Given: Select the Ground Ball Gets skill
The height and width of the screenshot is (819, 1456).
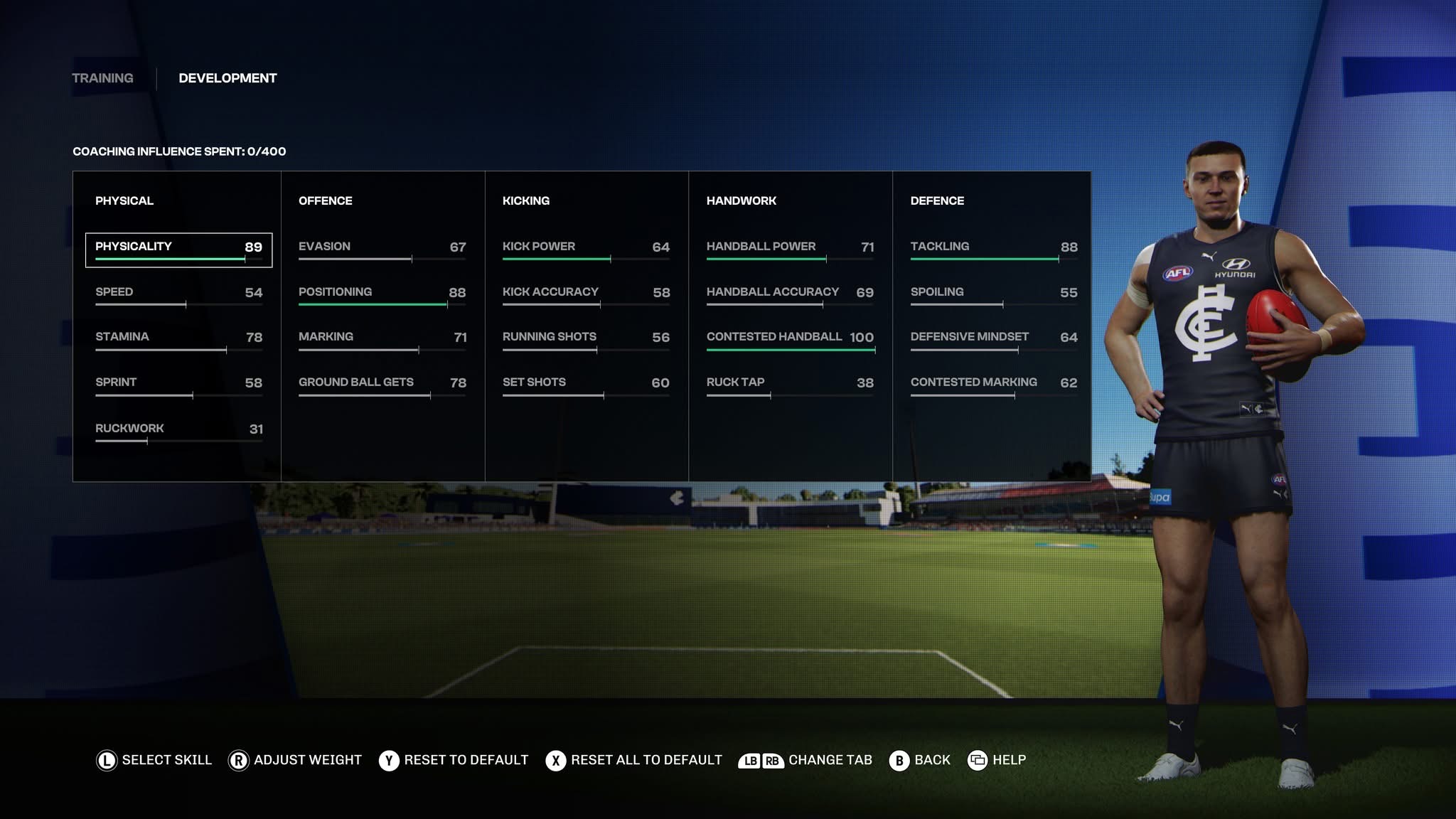Looking at the screenshot, I should click(382, 385).
